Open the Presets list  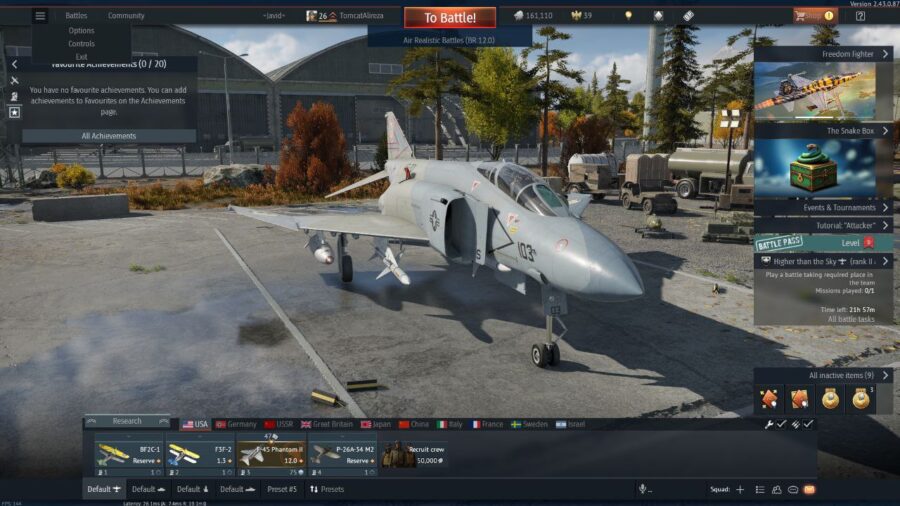click(x=327, y=489)
